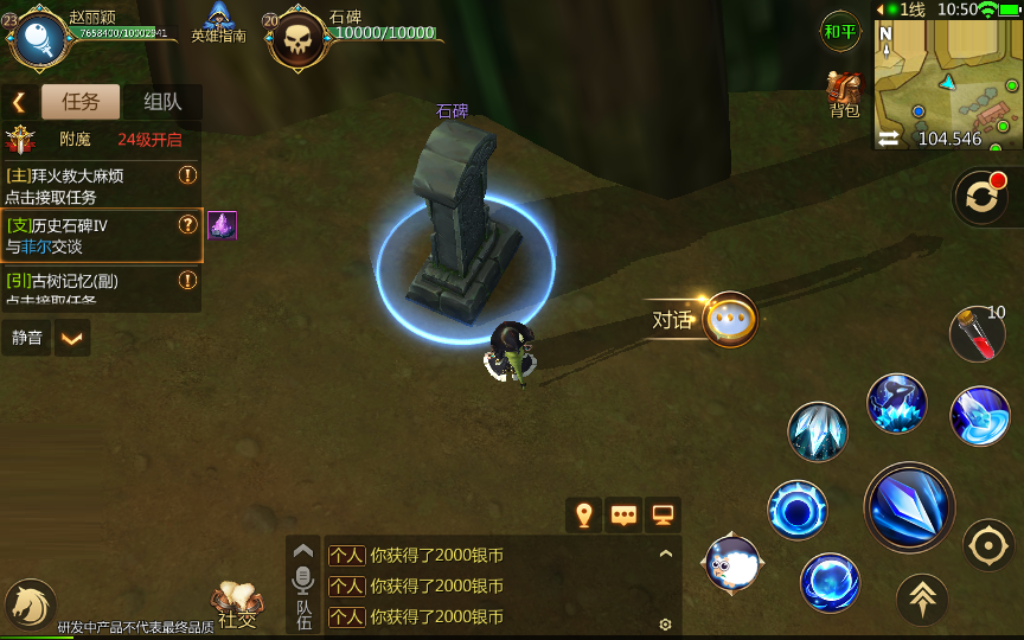Viewport: 1024px width, 640px height.
Task: Tap the location pin button above chat
Action: (x=584, y=515)
